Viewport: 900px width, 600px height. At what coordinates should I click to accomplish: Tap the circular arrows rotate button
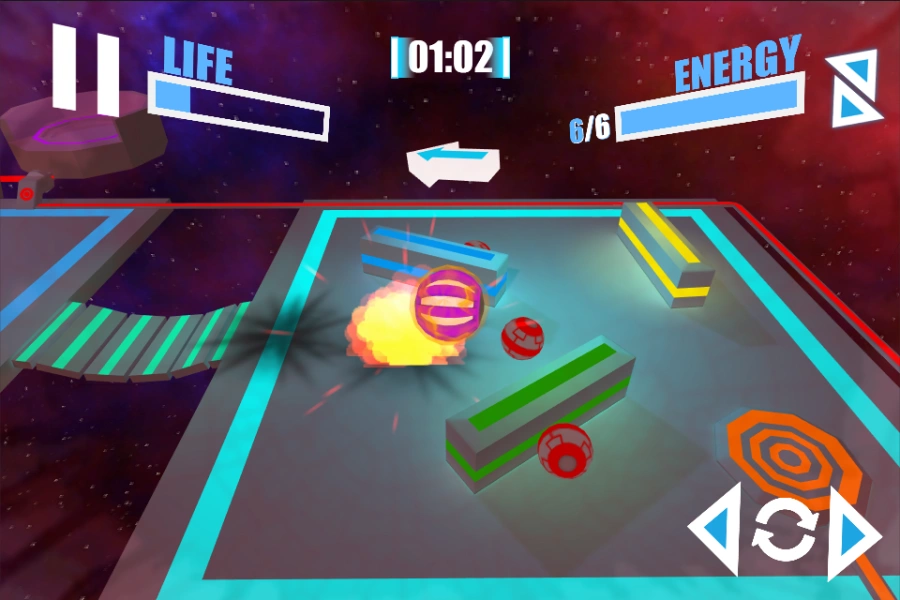(785, 532)
